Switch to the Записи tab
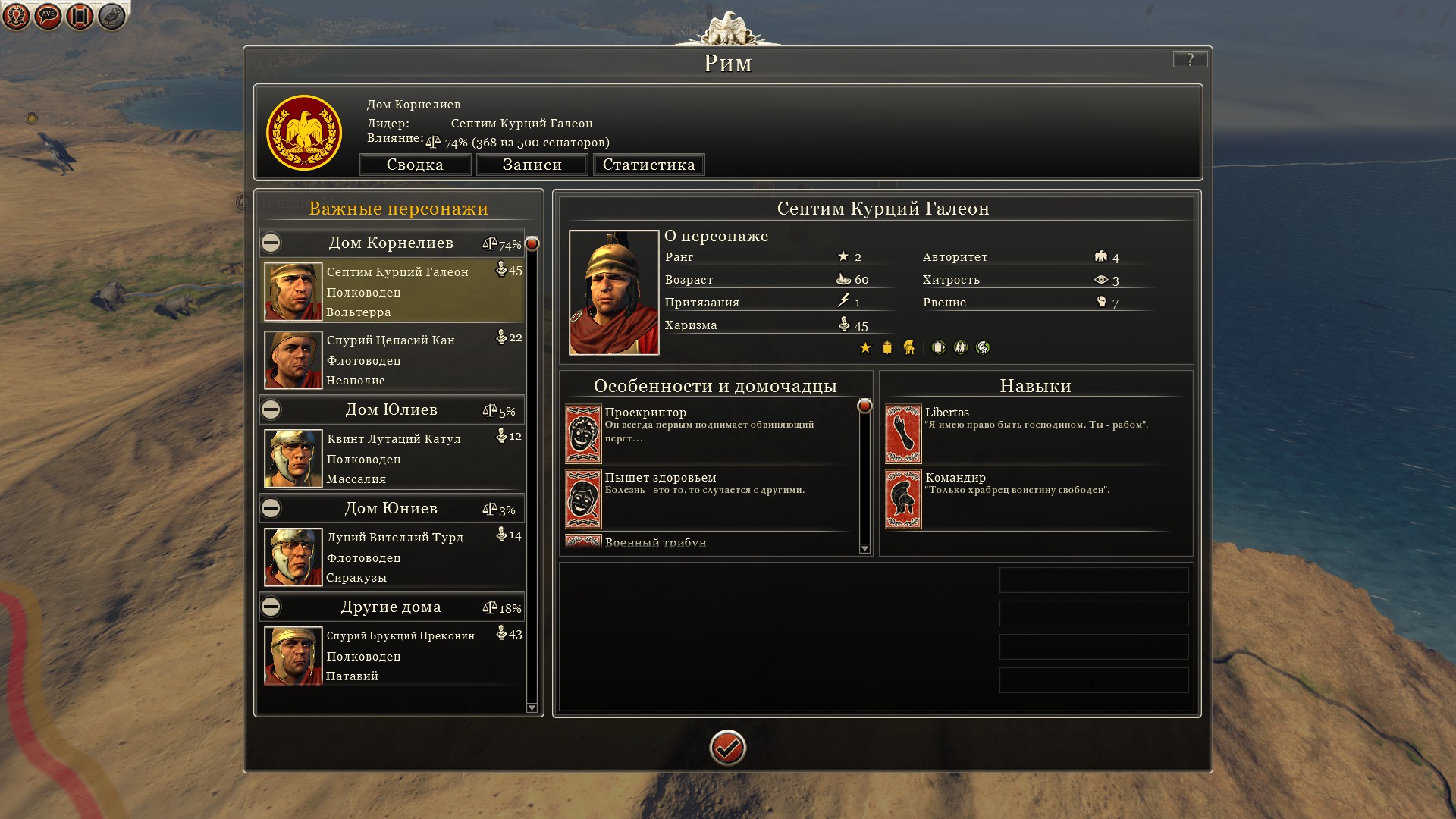1456x819 pixels. [x=532, y=165]
